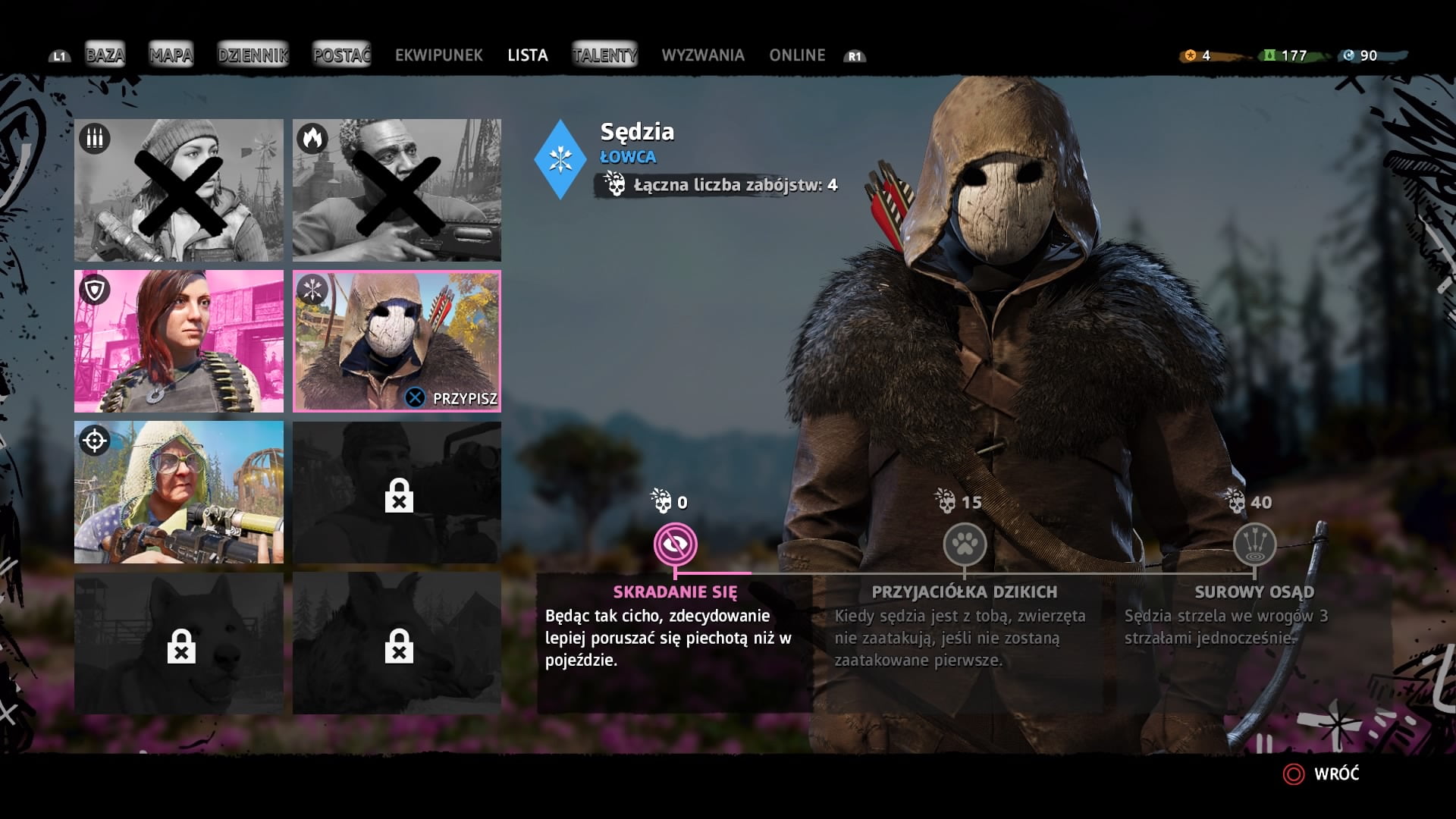Image resolution: width=1456 pixels, height=819 pixels.
Task: Select the crossed-out man with shotgun portrait
Action: click(397, 190)
